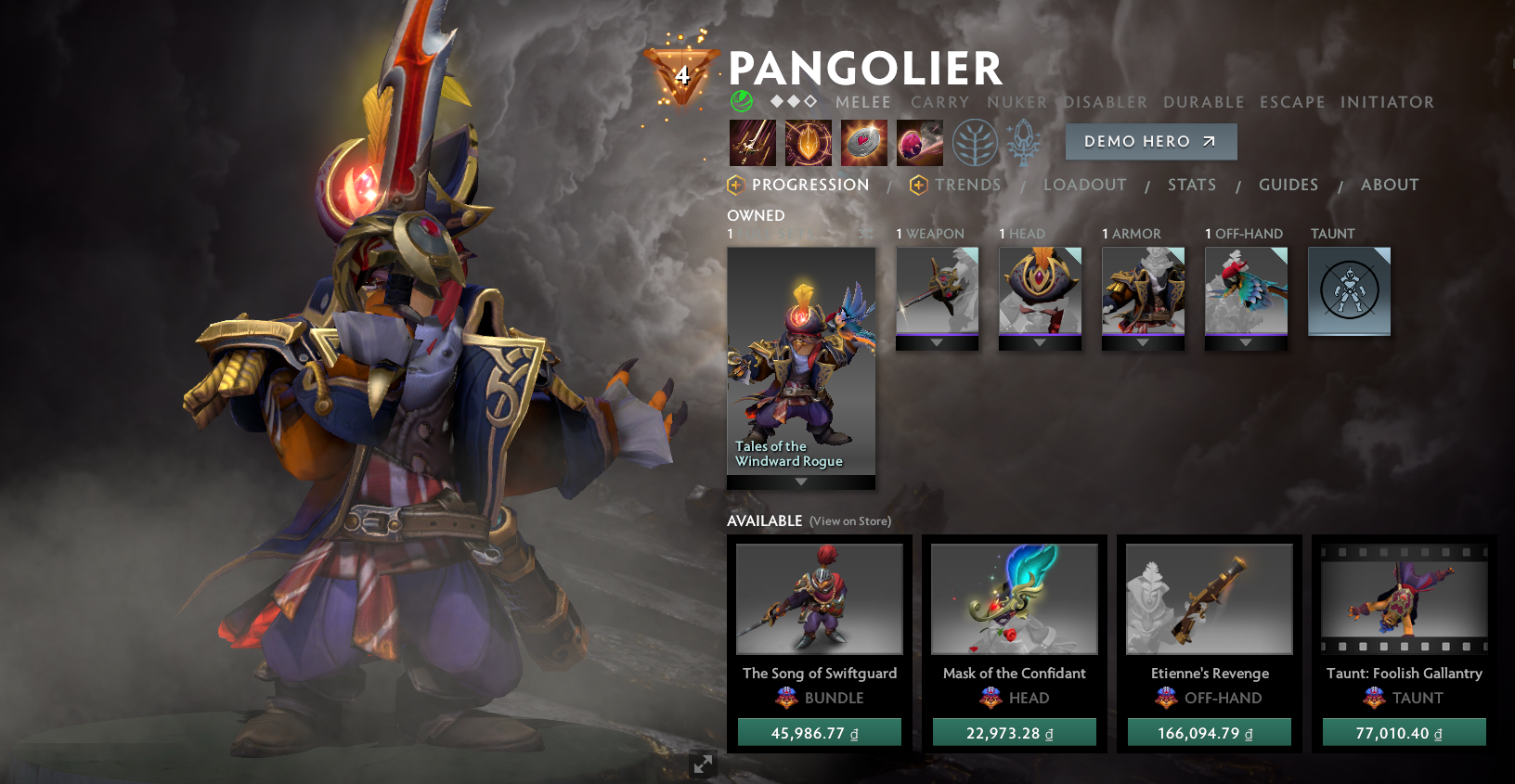Open the Shield Crash ability icon
1515x784 pixels.
807,144
